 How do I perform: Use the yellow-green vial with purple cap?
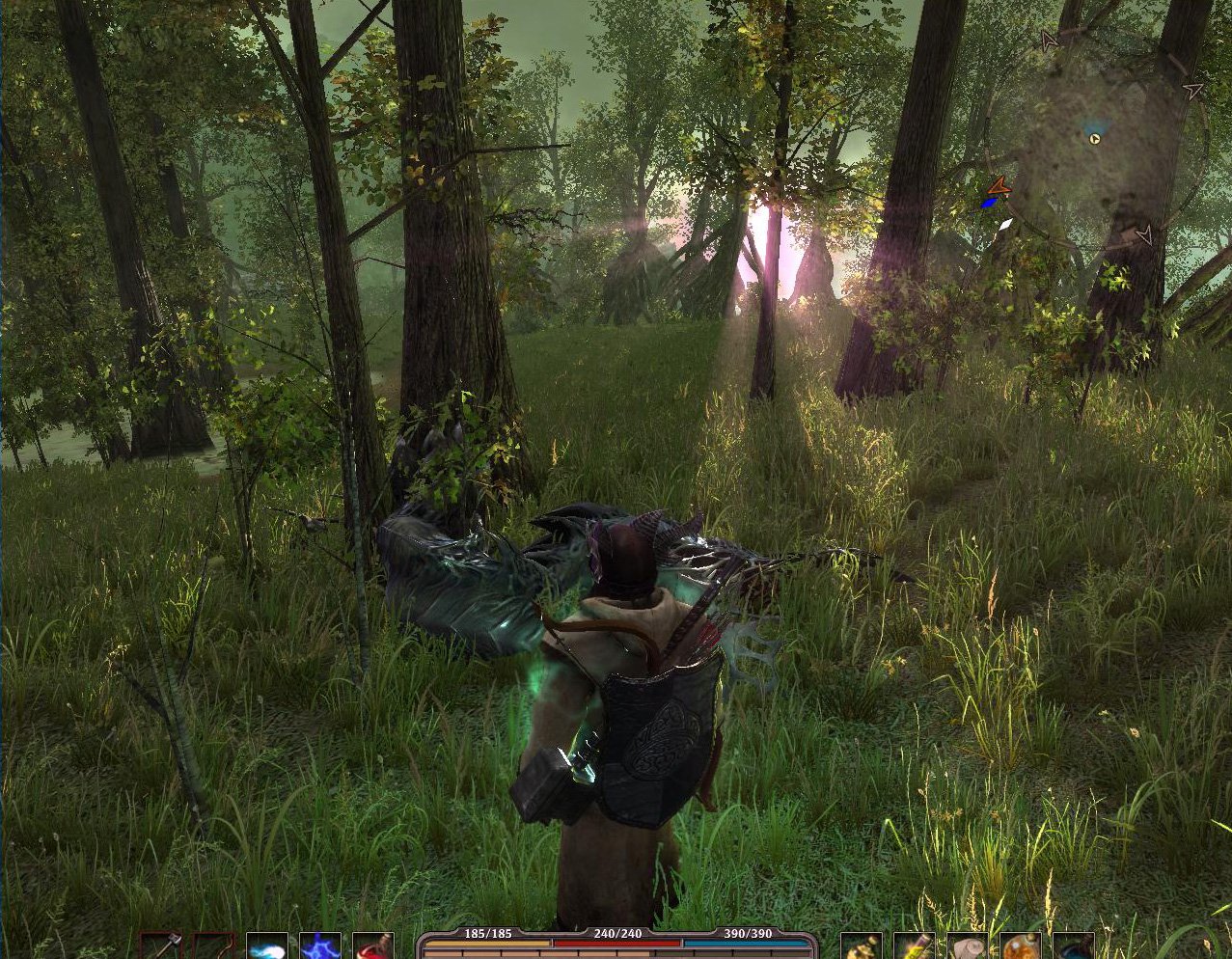914,946
